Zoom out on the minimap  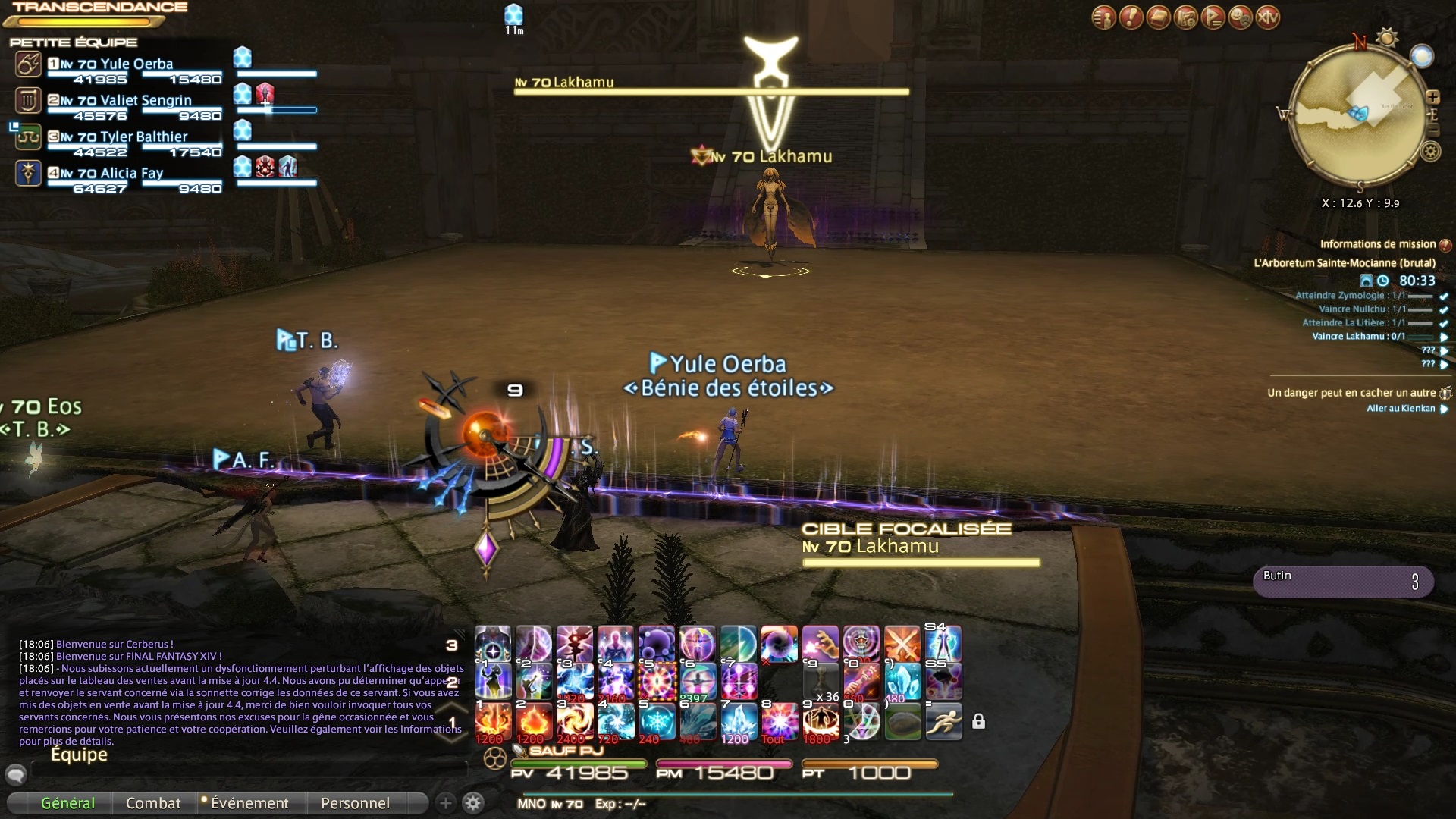tap(1432, 130)
